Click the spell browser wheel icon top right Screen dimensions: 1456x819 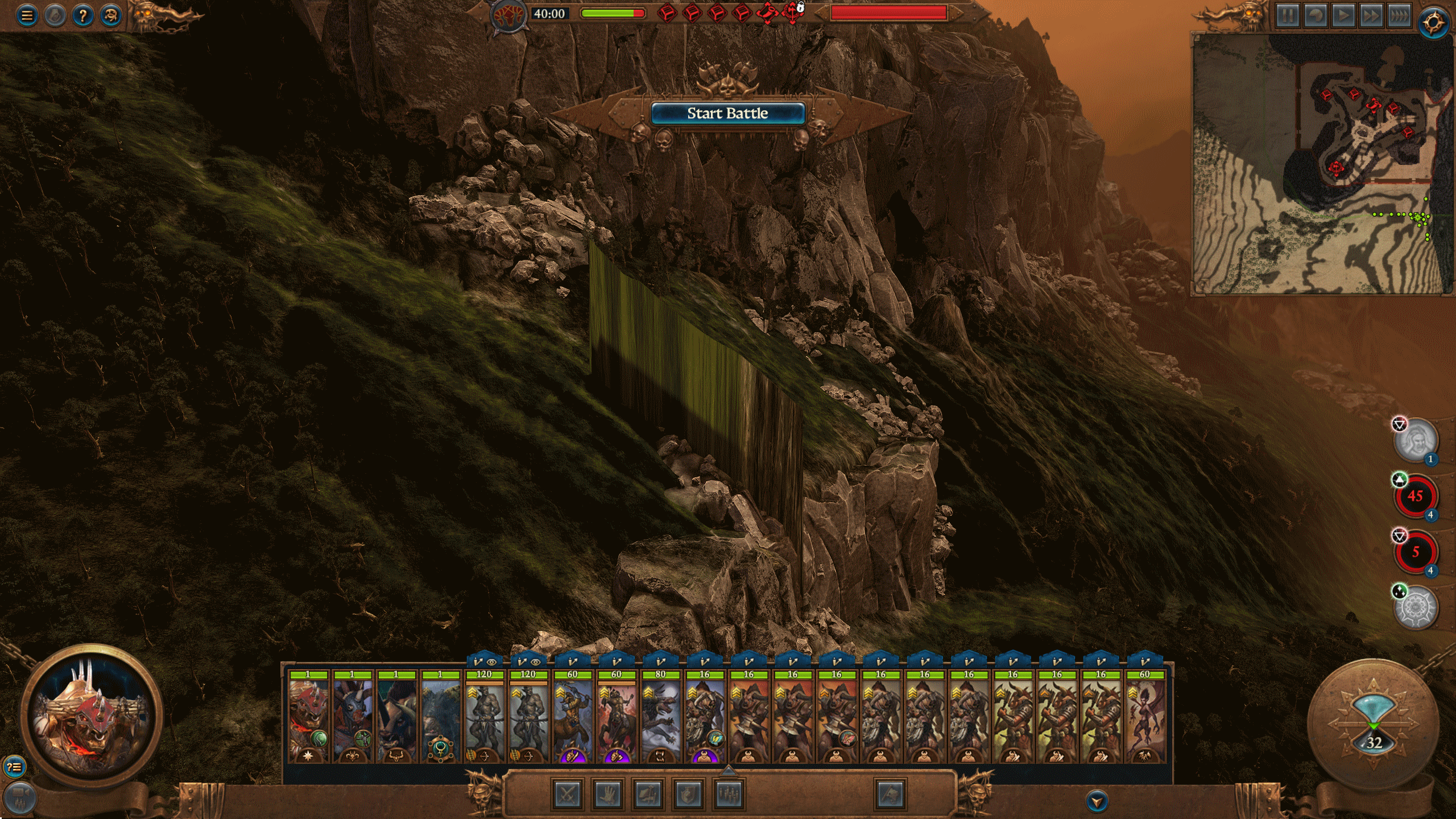tap(1432, 19)
